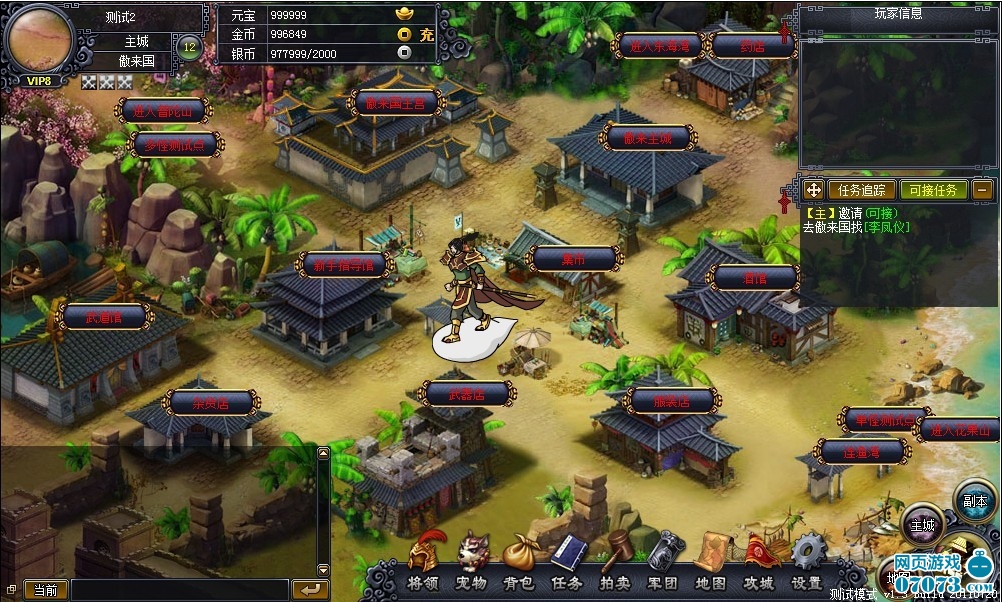Open the 拍卖 auction house
This screenshot has width=1002, height=602.
click(615, 564)
